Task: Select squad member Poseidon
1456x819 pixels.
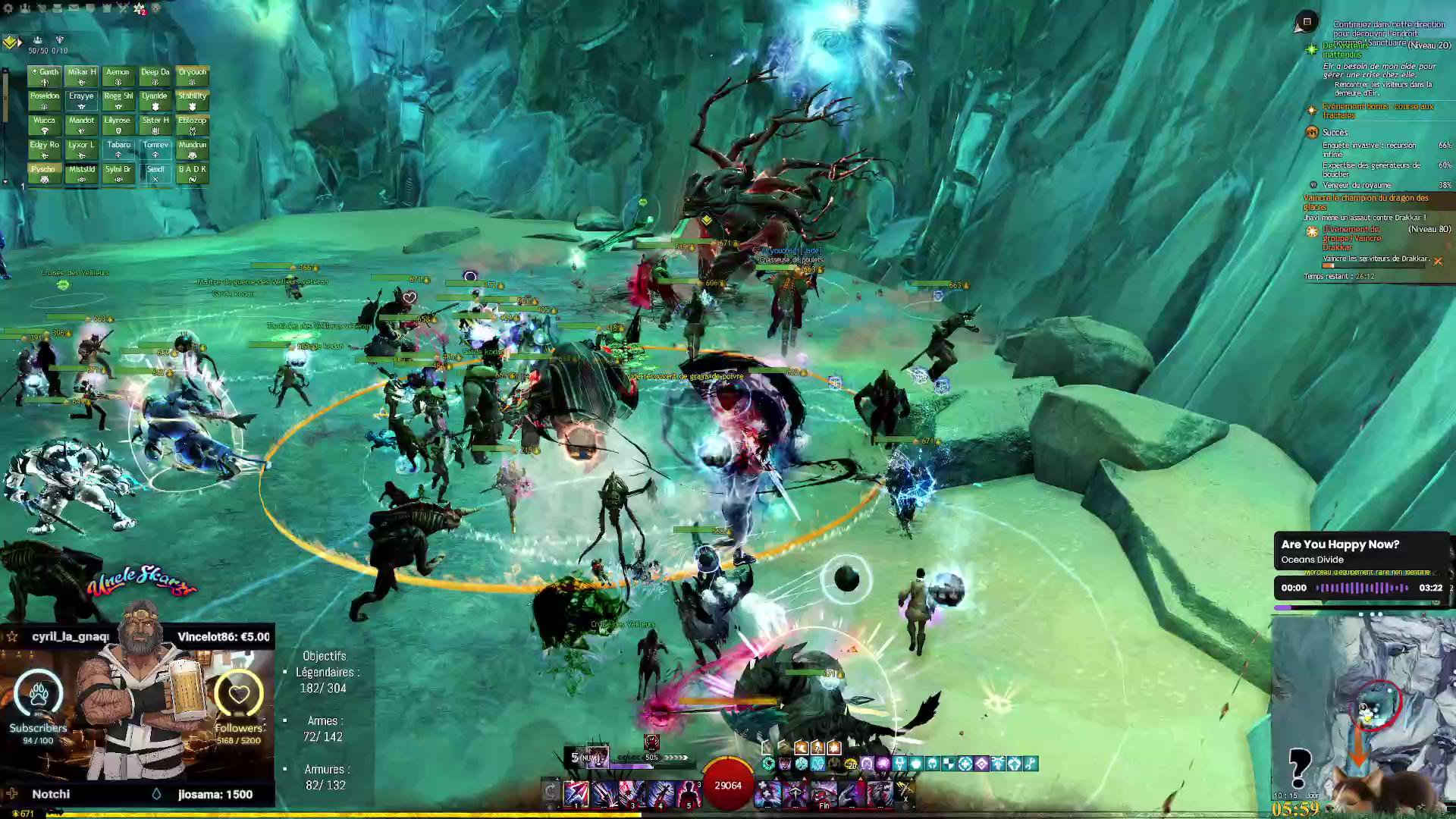Action: click(x=45, y=100)
